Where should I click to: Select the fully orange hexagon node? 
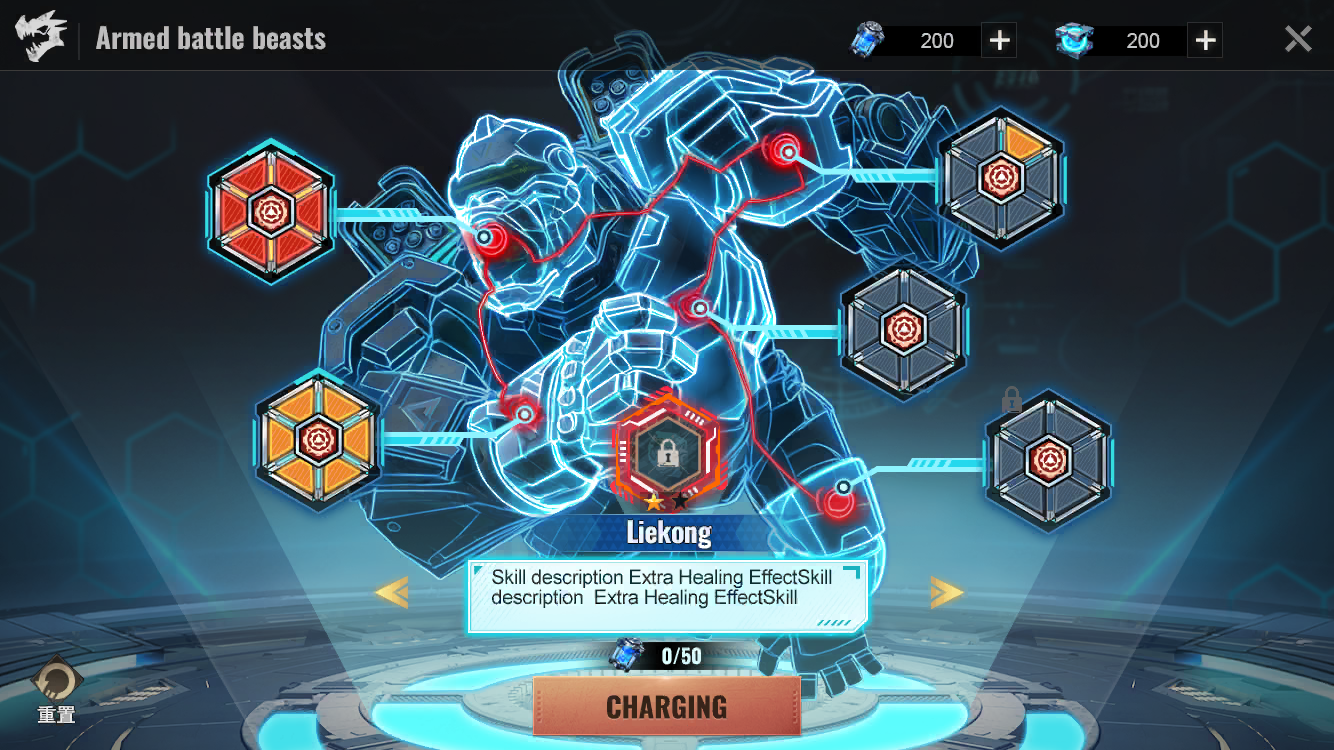(318, 440)
